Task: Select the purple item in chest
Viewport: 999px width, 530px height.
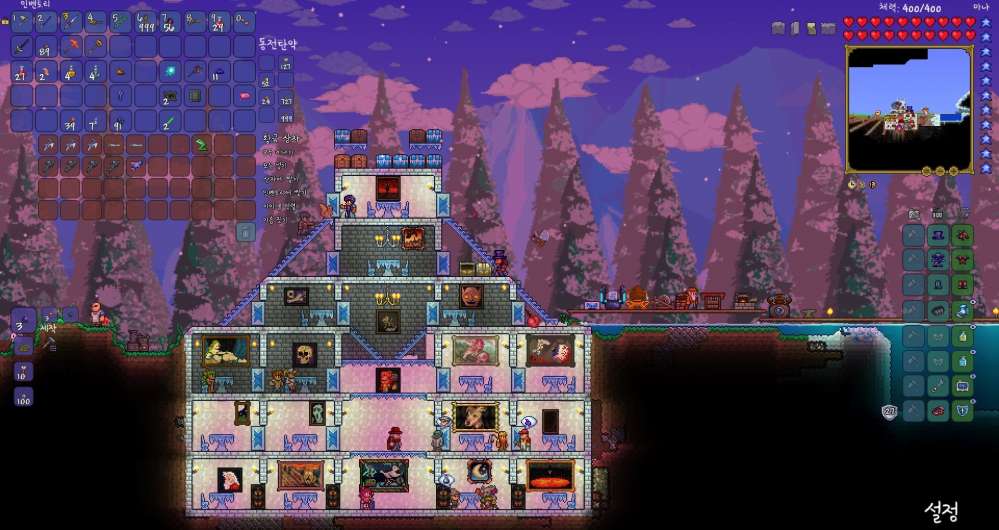Action: coord(136,164)
